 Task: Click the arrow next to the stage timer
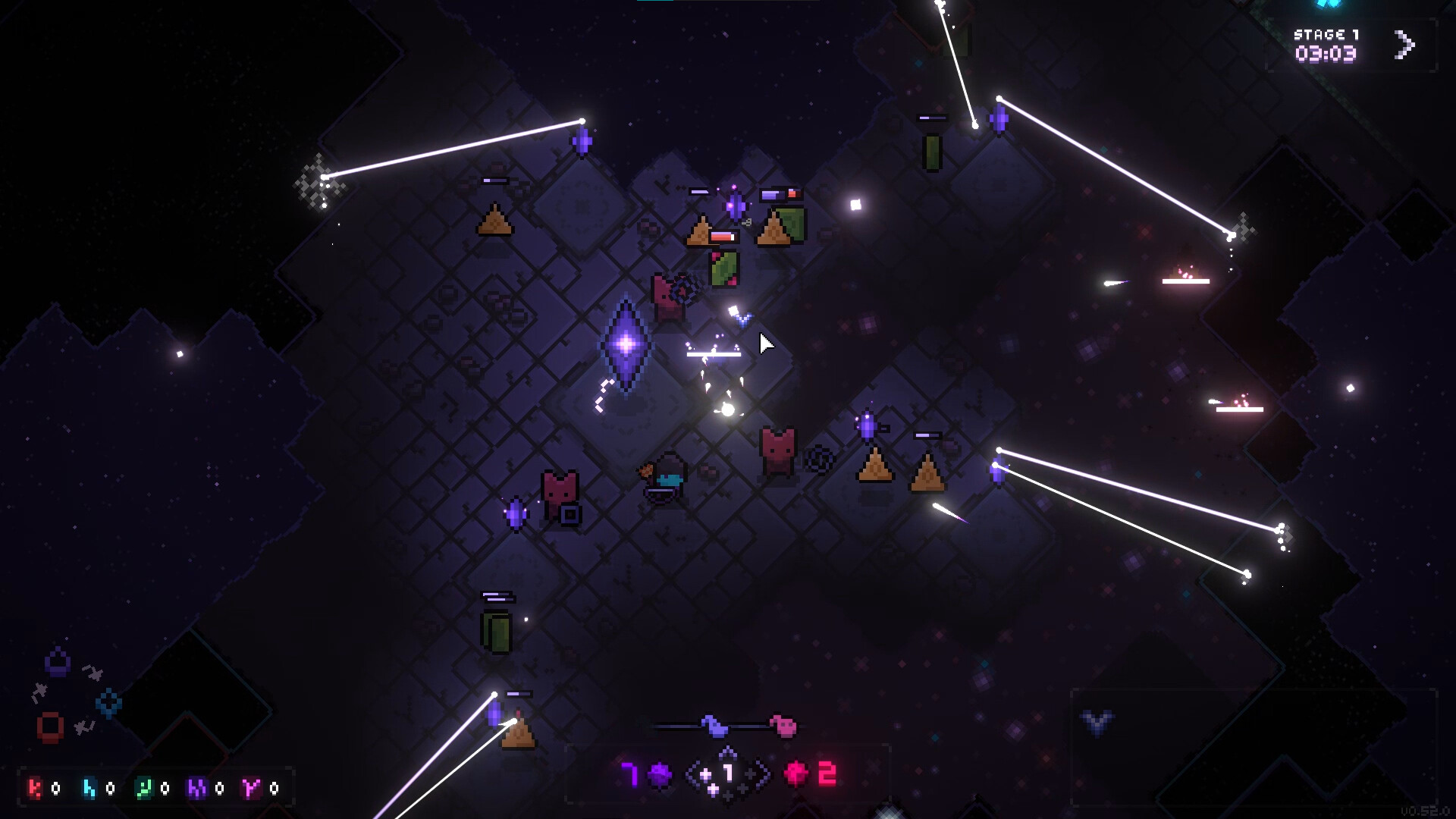[1404, 45]
